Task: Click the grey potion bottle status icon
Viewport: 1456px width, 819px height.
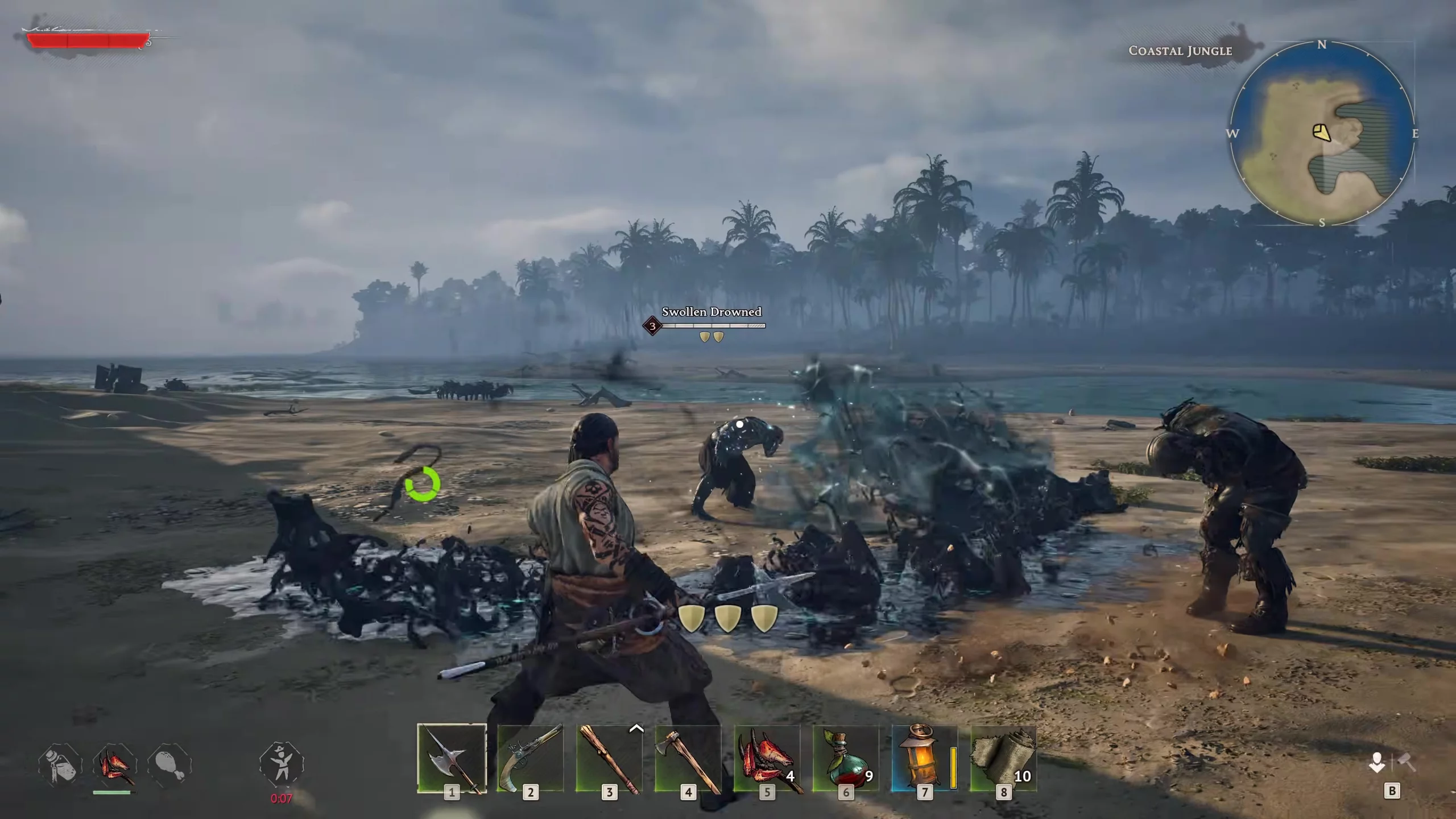Action: click(60, 764)
